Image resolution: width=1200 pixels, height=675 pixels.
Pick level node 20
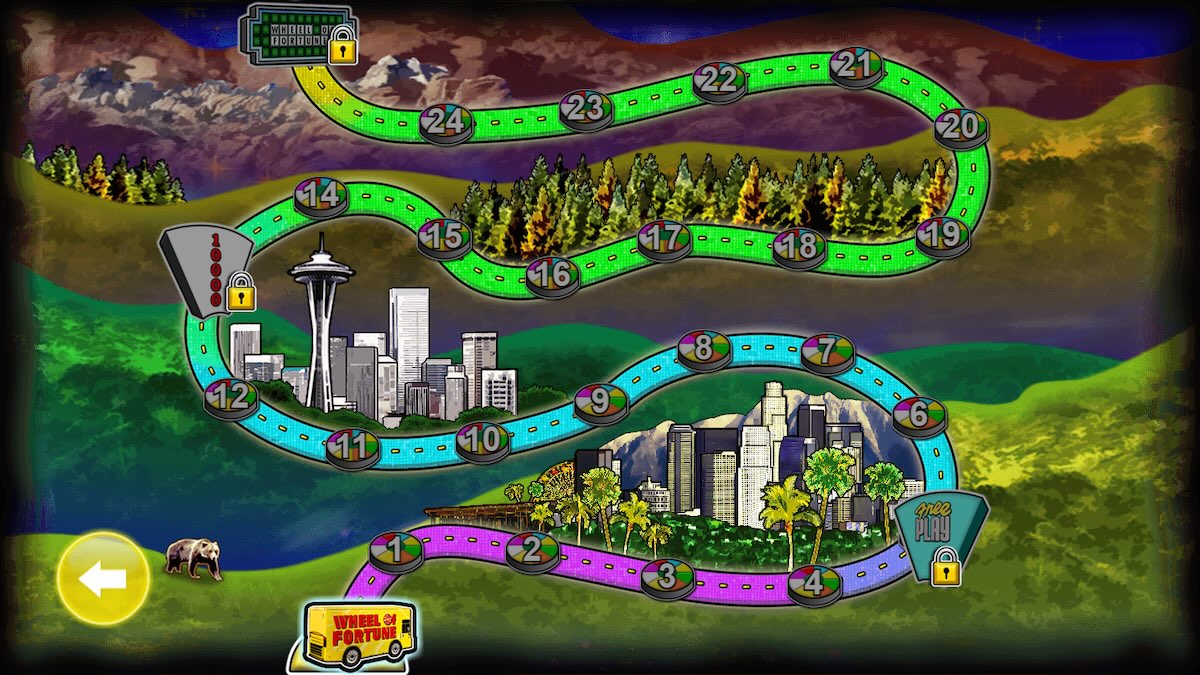tap(961, 127)
